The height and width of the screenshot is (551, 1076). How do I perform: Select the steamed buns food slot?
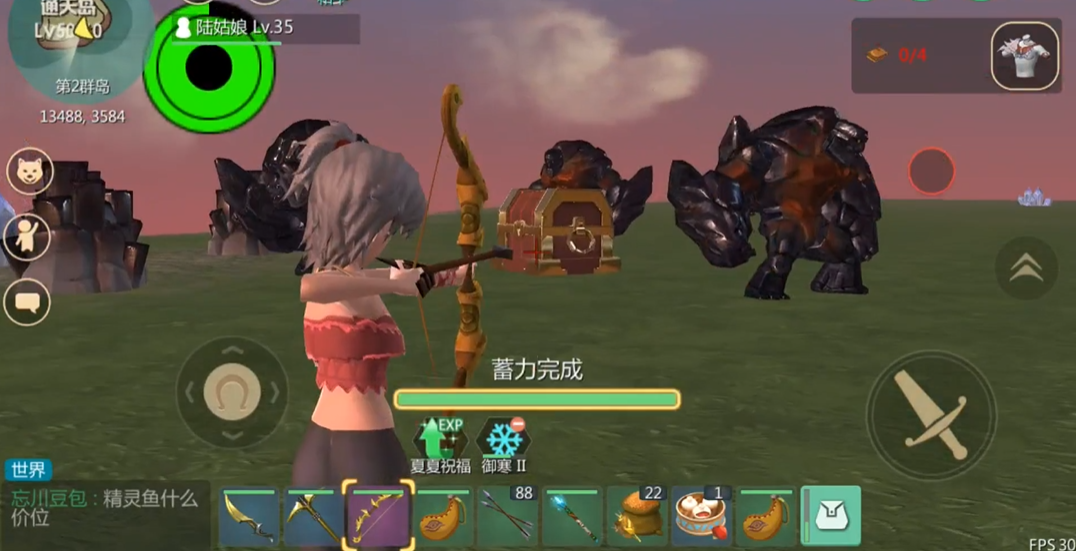[702, 518]
